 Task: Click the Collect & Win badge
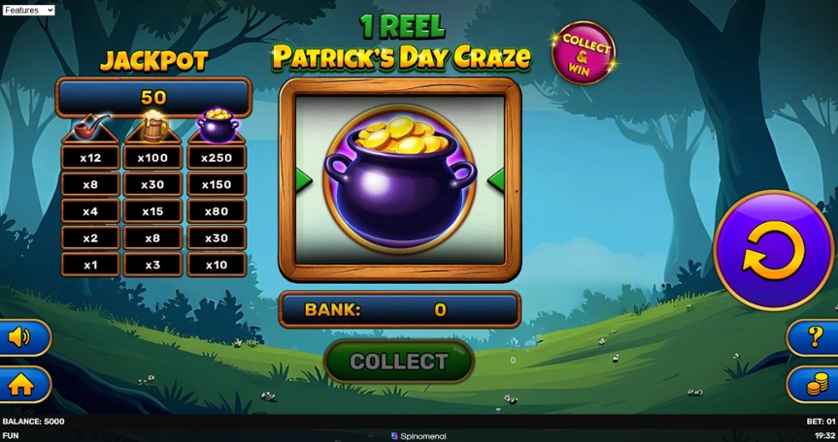tap(583, 53)
